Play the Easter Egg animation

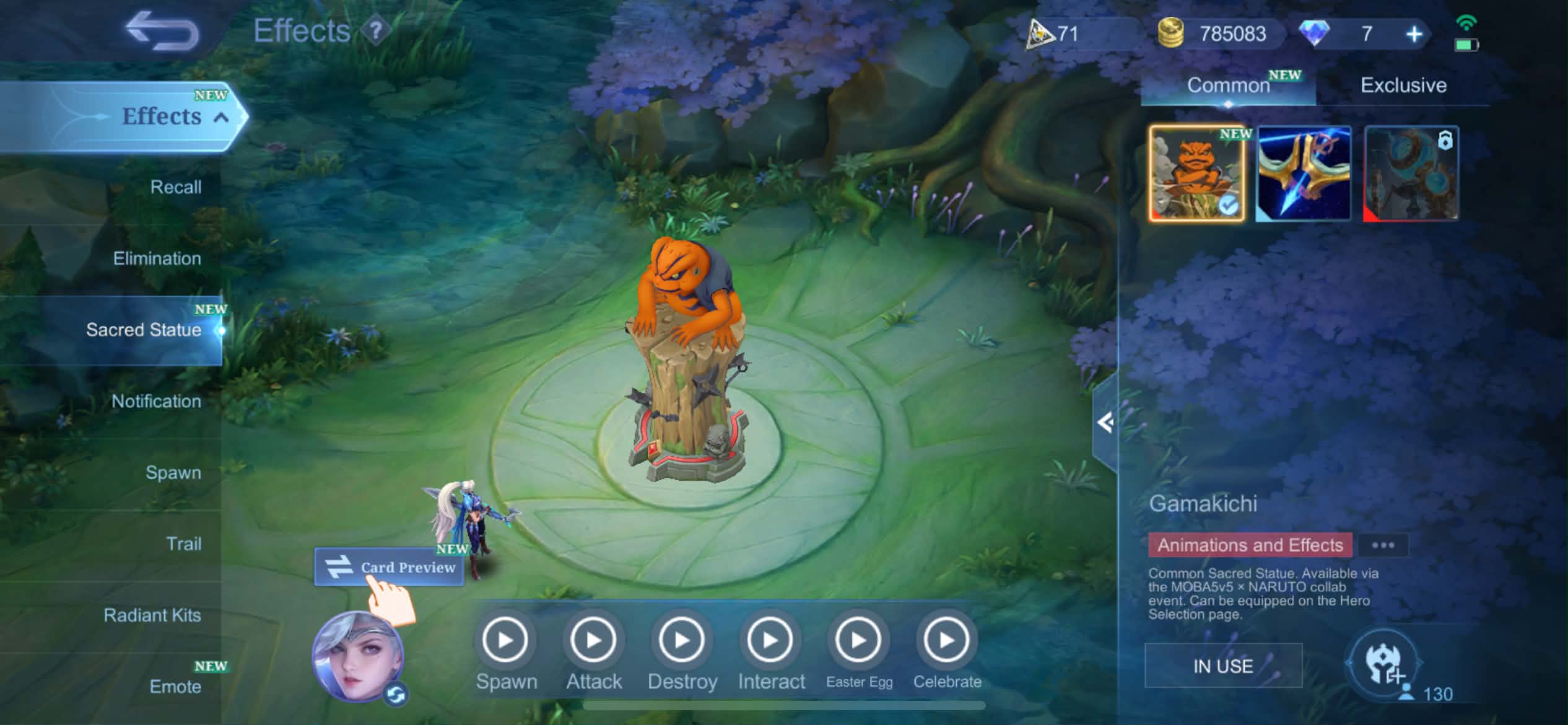[x=858, y=640]
